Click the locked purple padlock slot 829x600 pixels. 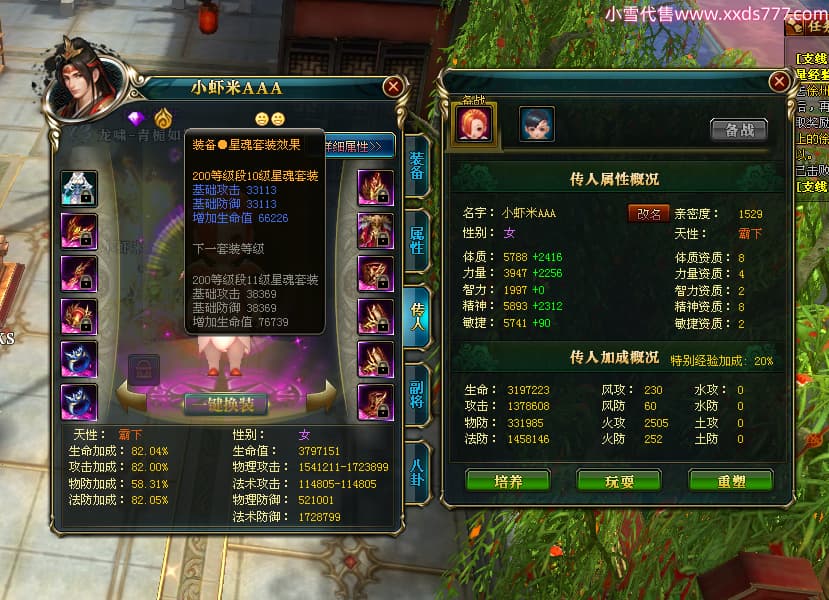(x=143, y=370)
